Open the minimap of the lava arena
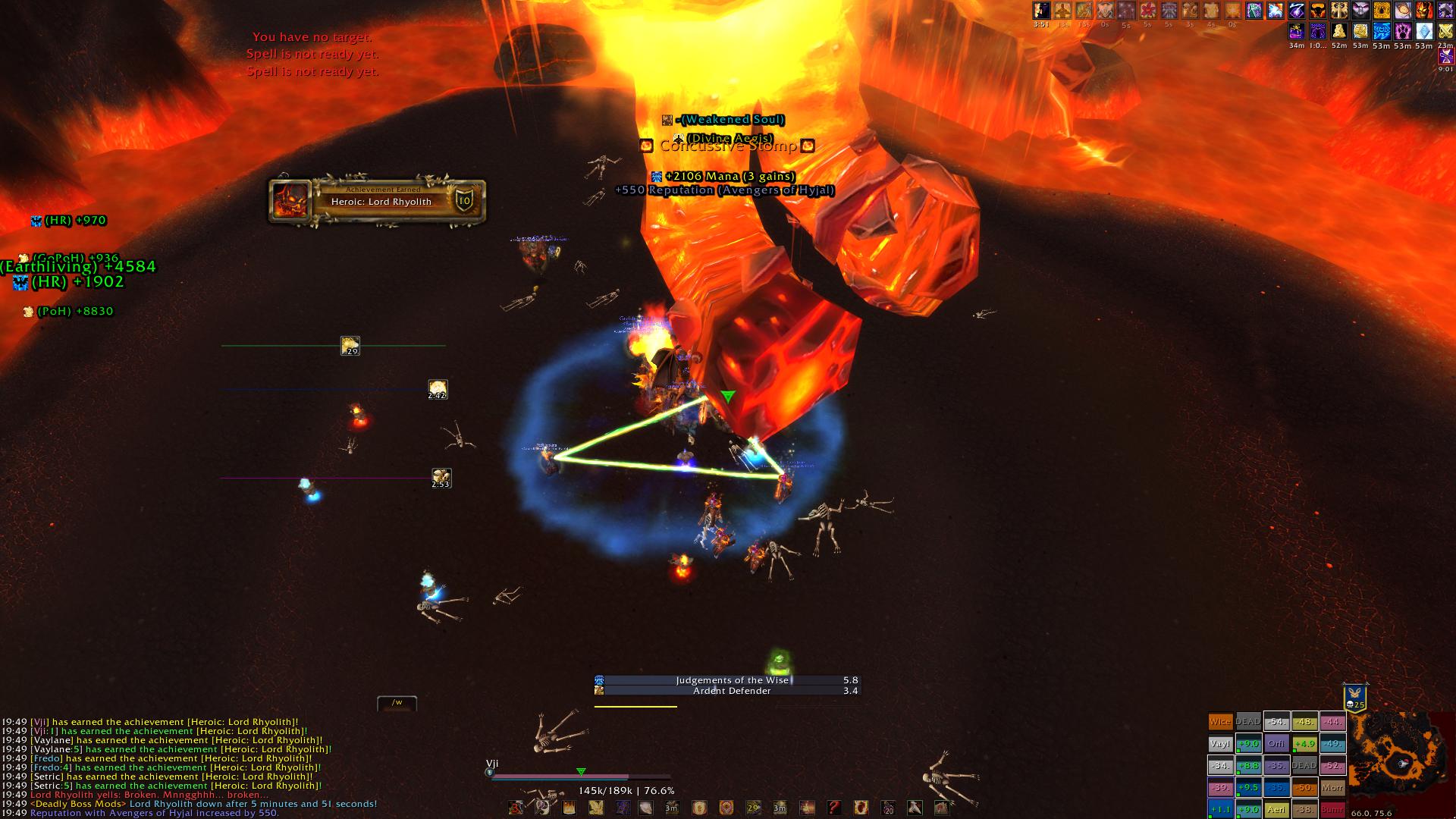Image resolution: width=1456 pixels, height=819 pixels. 1401,761
